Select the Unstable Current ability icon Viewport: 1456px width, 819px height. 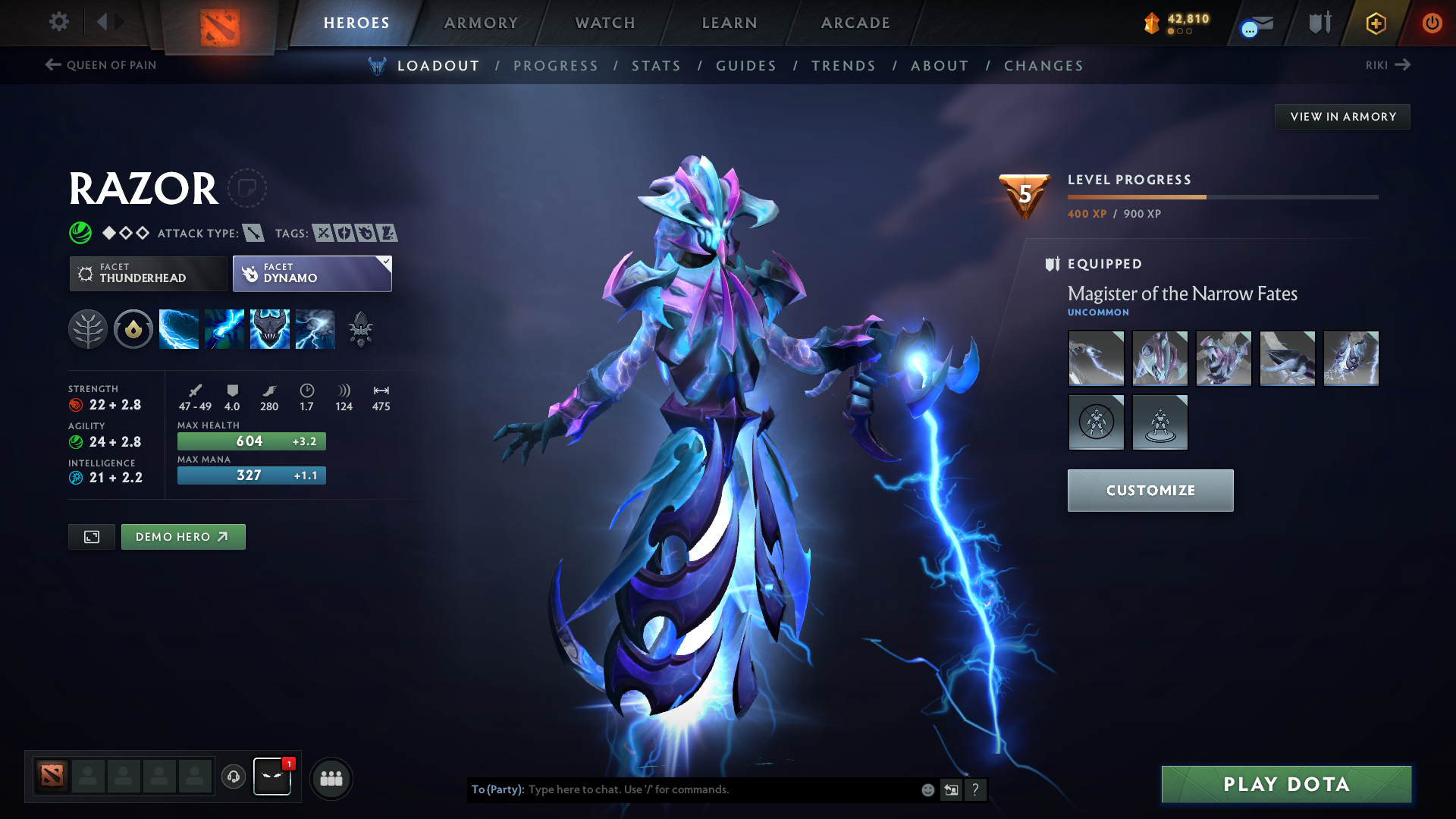click(x=270, y=328)
